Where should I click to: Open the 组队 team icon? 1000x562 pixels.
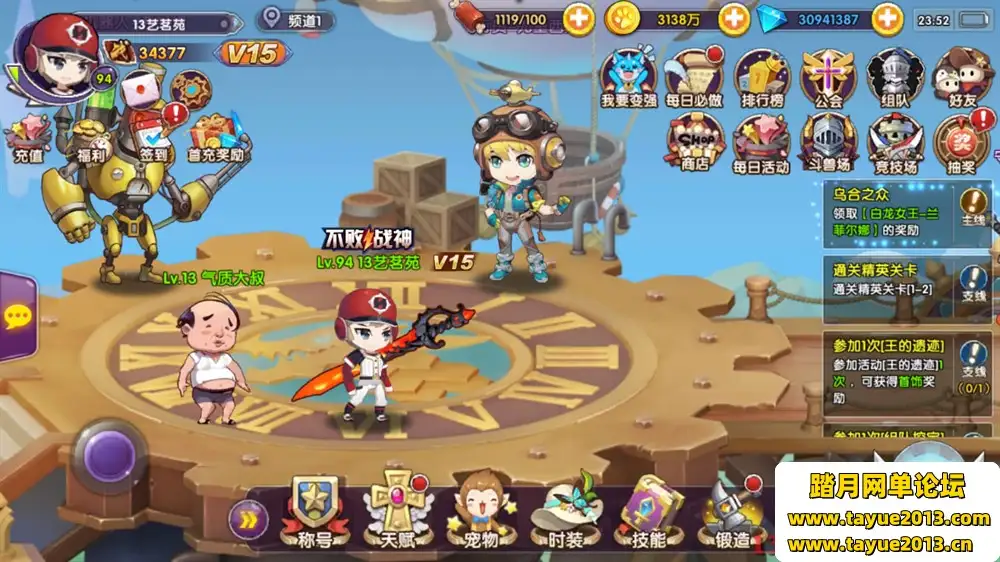pos(893,74)
